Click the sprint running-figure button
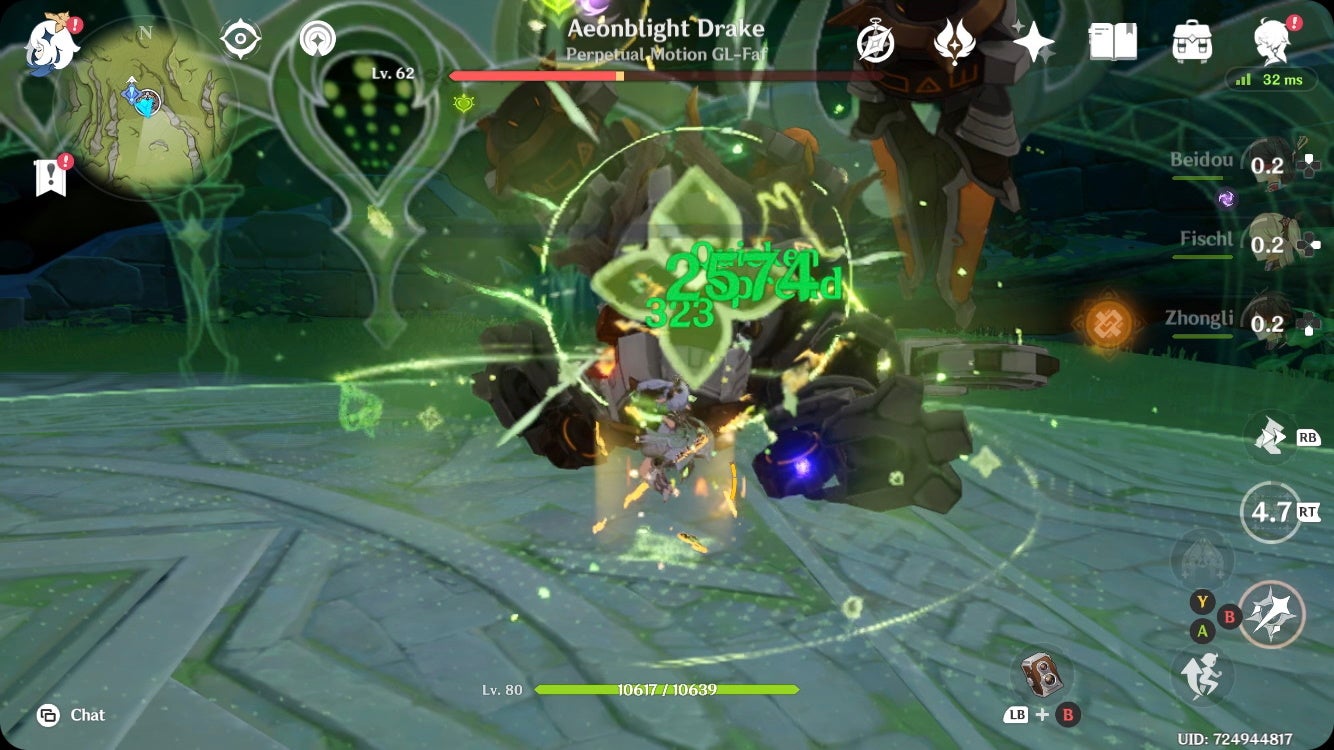Viewport: 1334px width, 750px height. pos(1206,675)
